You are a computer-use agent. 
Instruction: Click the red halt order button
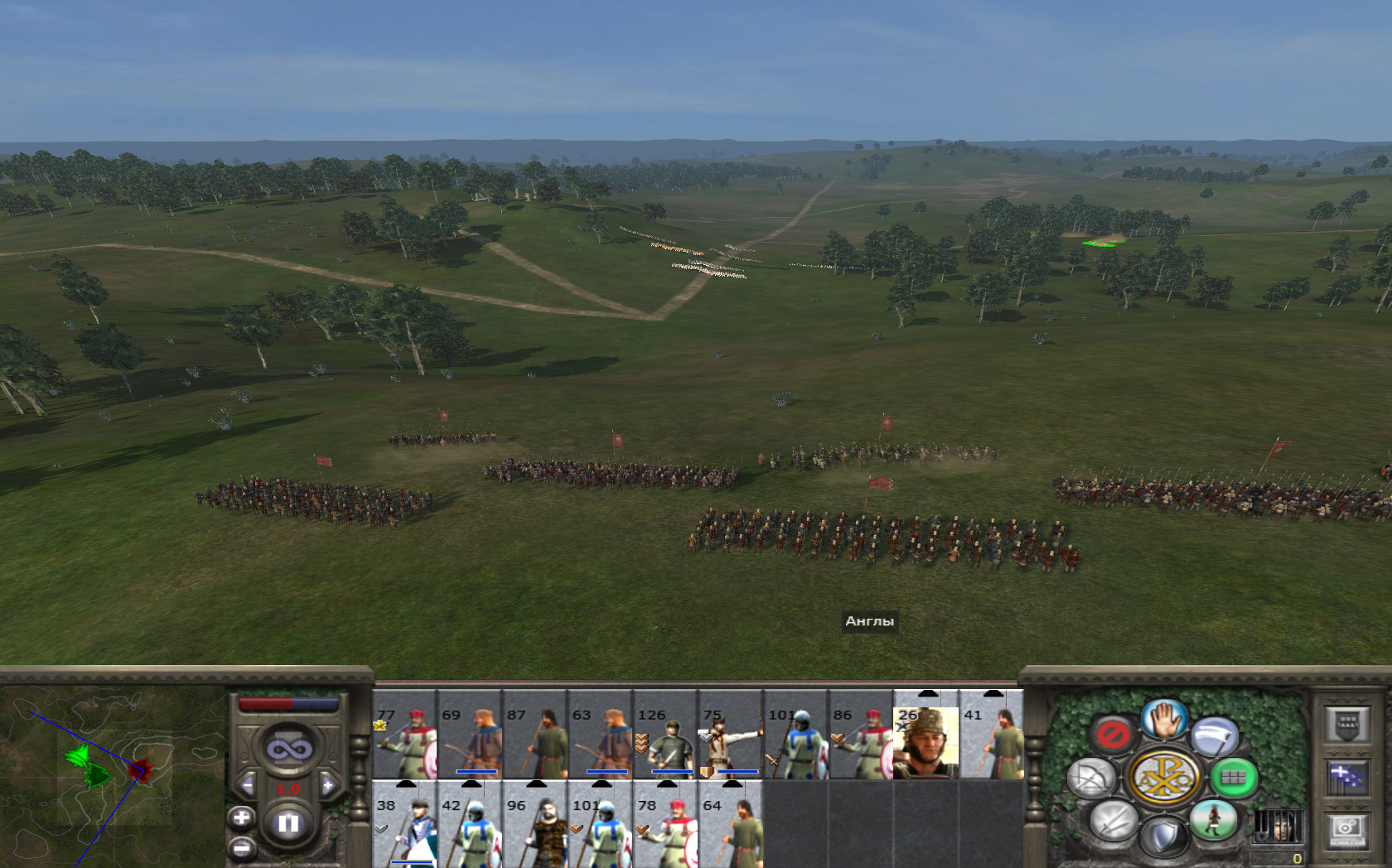1112,733
